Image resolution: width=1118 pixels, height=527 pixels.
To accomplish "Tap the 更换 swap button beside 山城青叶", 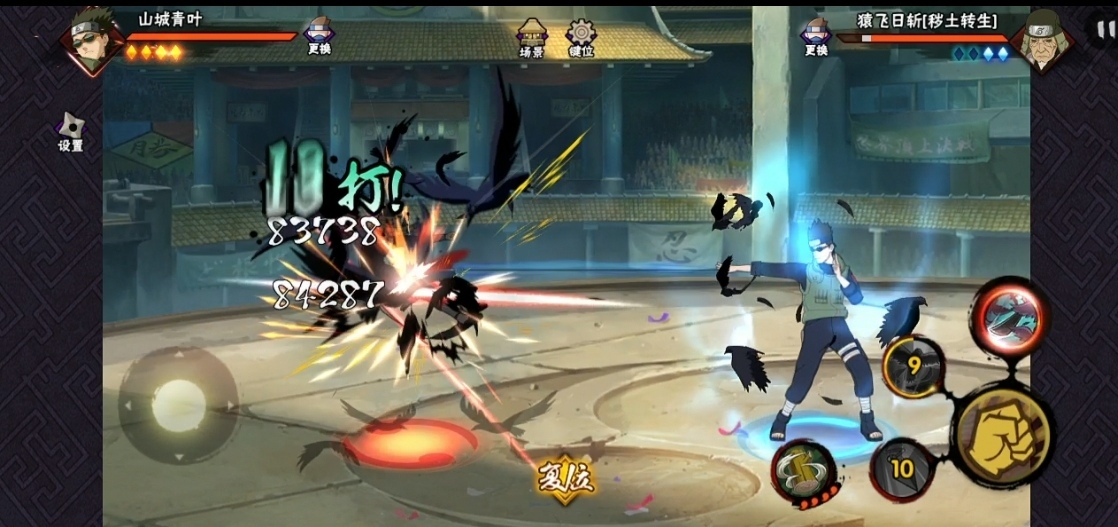I will tap(319, 35).
